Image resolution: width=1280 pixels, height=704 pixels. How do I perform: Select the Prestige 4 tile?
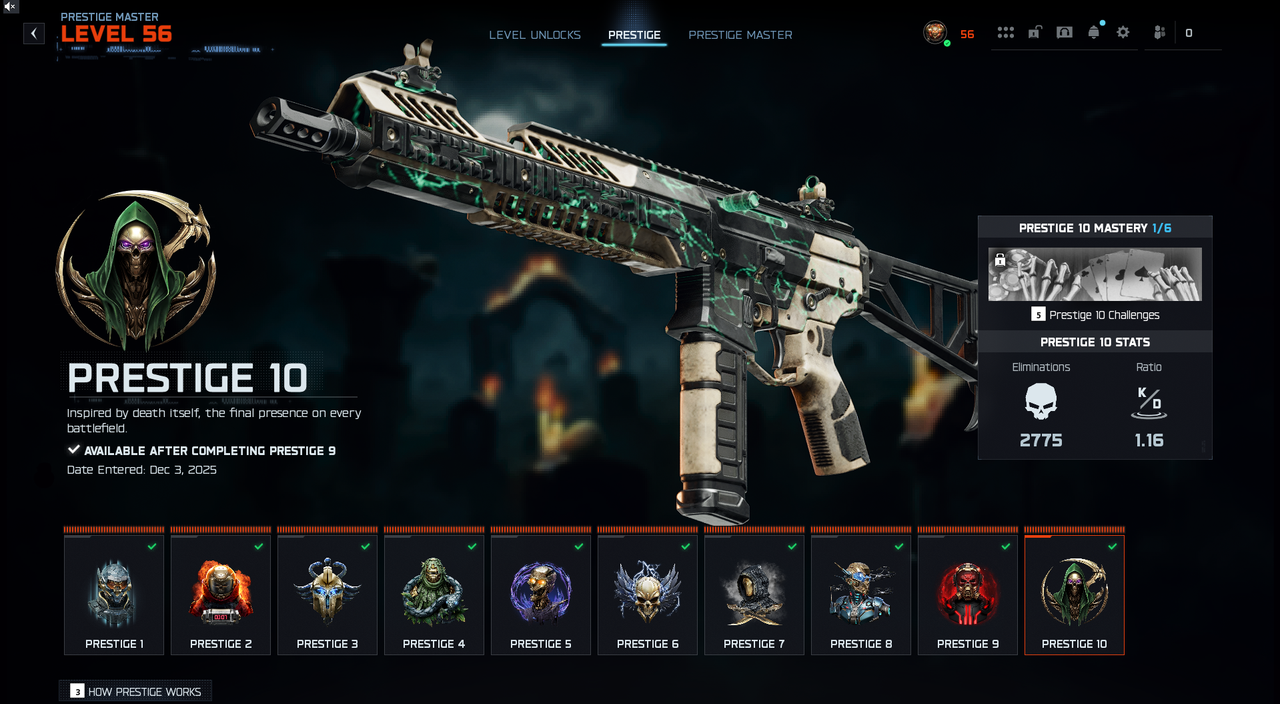tap(434, 595)
